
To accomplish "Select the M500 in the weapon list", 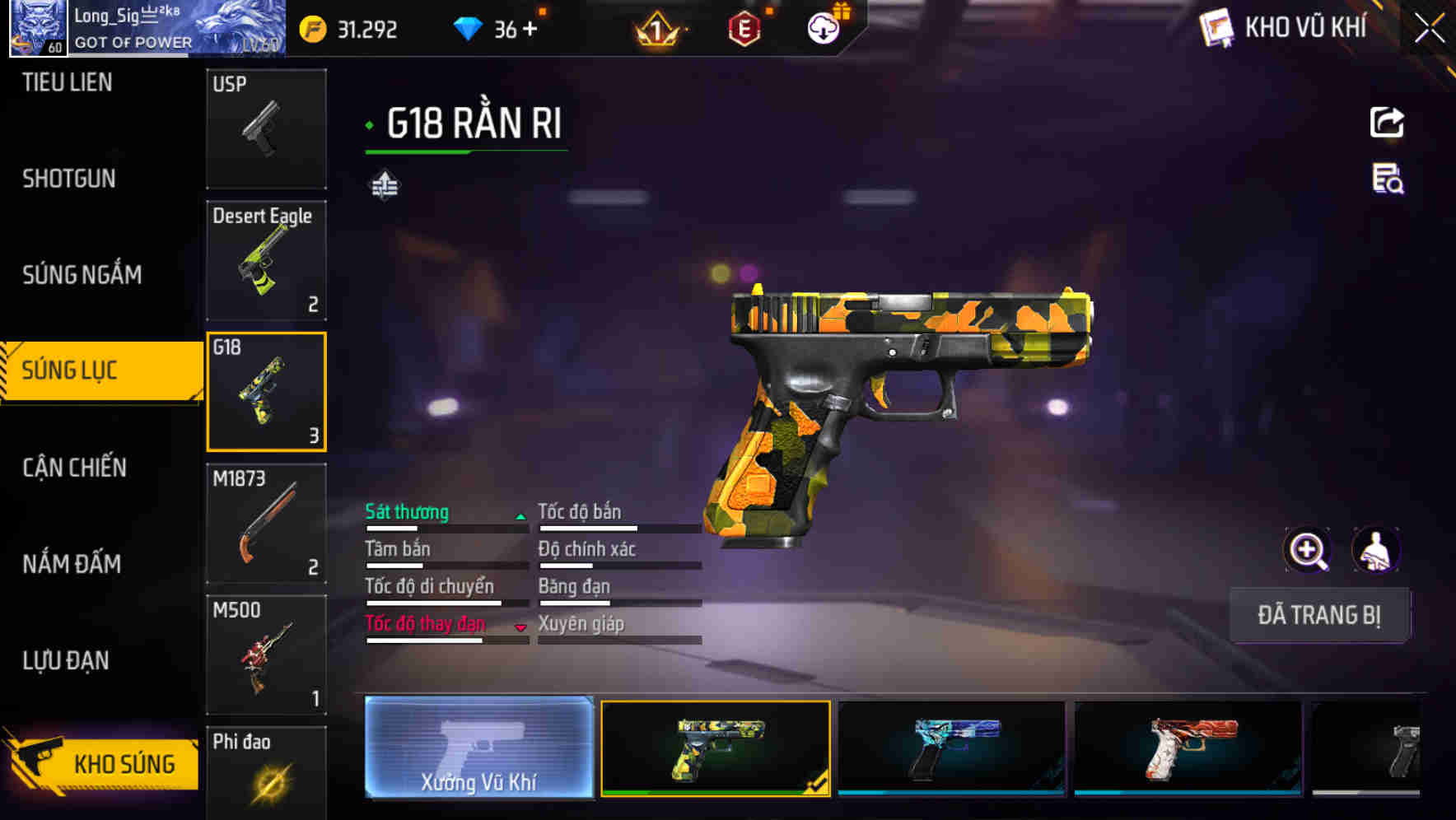I will (265, 655).
